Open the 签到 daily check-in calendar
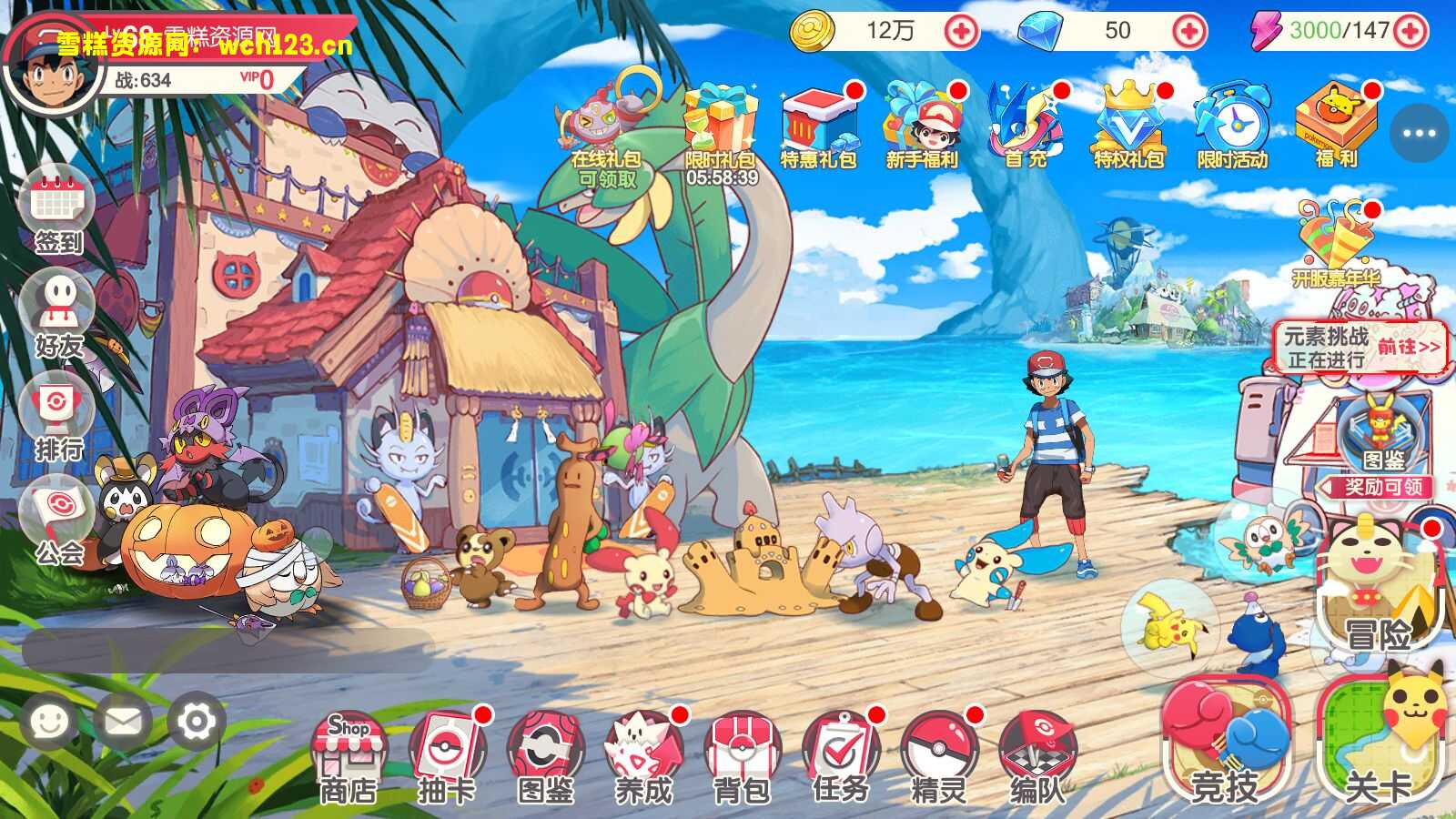Screen dimensions: 1456x819 [60, 209]
